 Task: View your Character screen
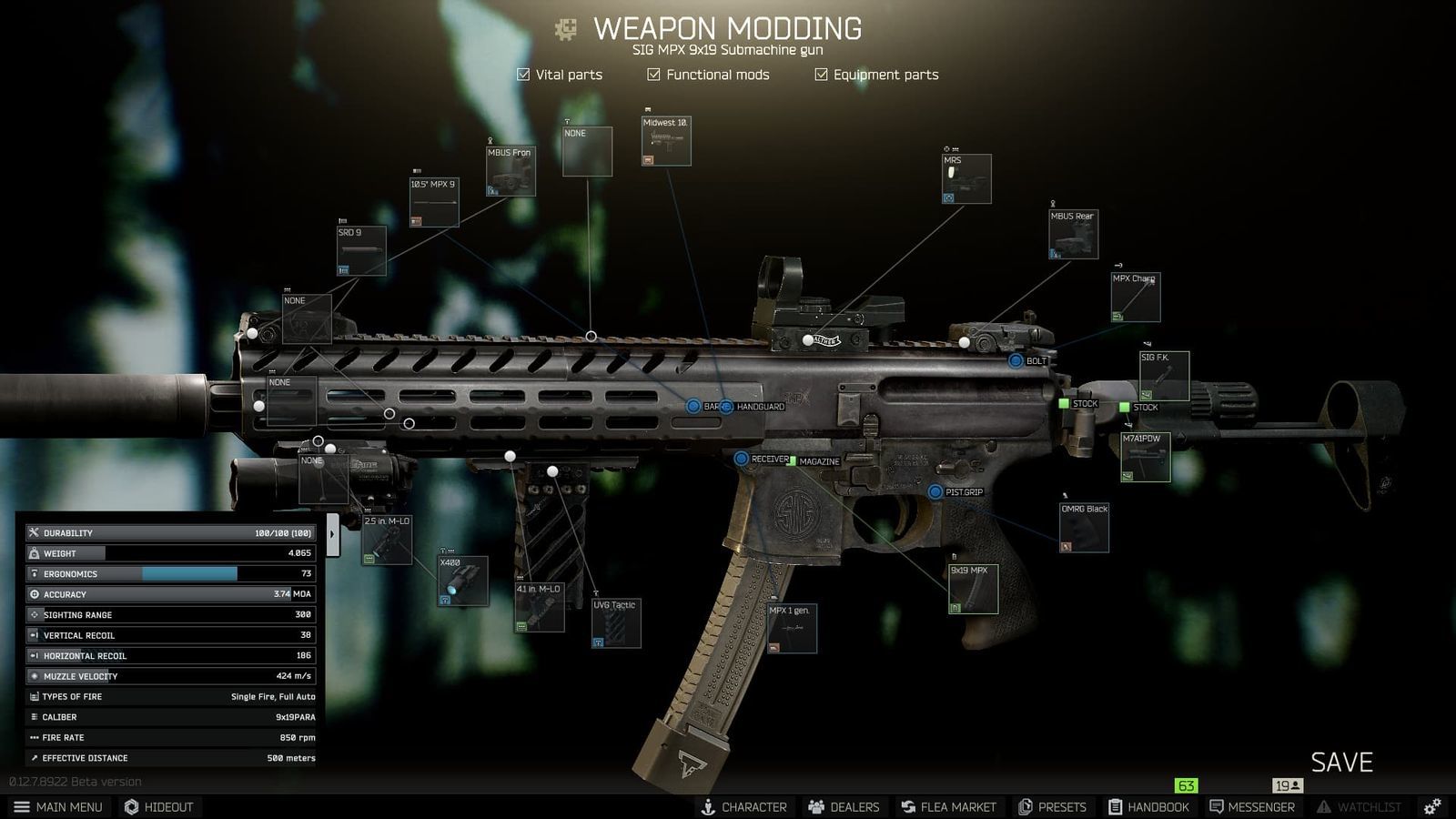(744, 806)
